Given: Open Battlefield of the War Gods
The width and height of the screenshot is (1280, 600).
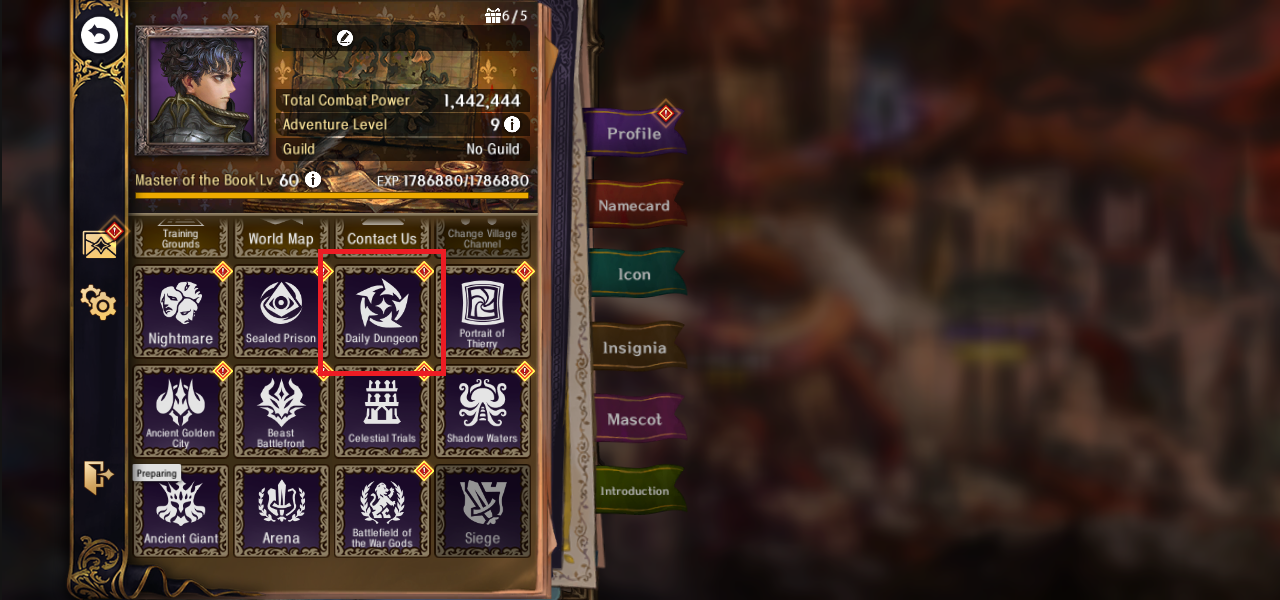Looking at the screenshot, I should (381, 510).
